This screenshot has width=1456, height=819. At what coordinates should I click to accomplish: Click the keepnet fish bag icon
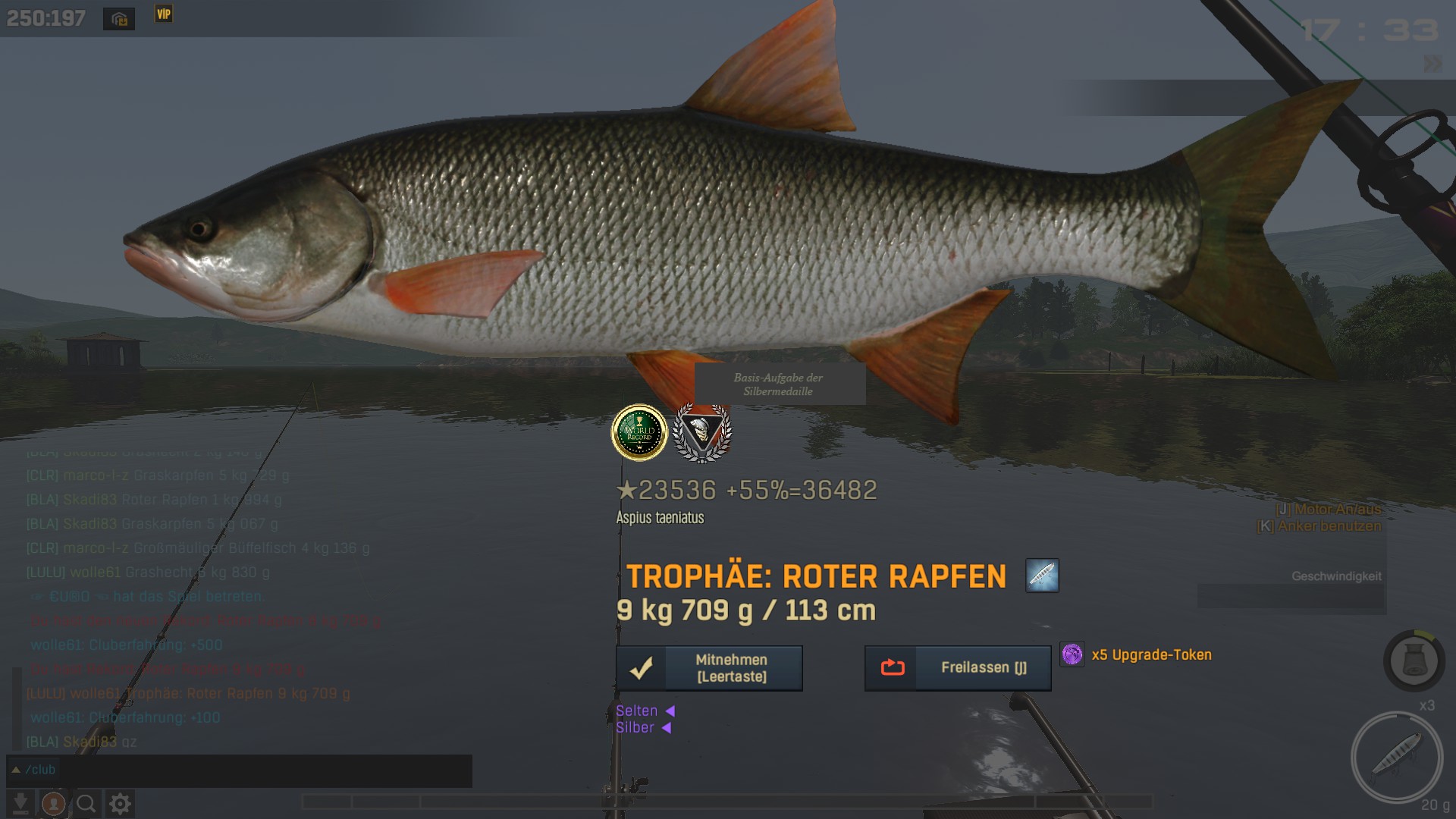1414,661
